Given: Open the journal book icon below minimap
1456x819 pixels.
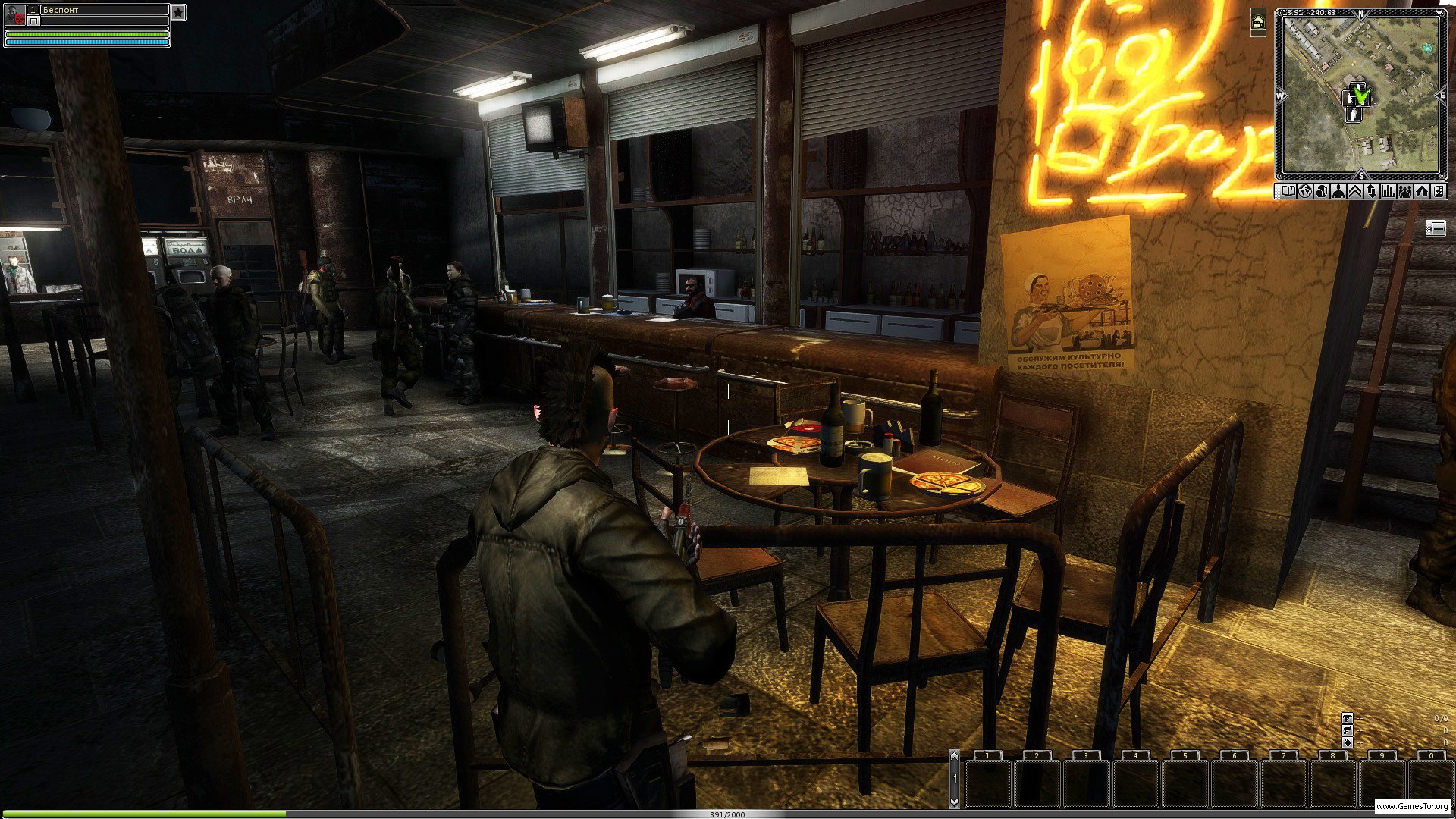Looking at the screenshot, I should [1288, 192].
